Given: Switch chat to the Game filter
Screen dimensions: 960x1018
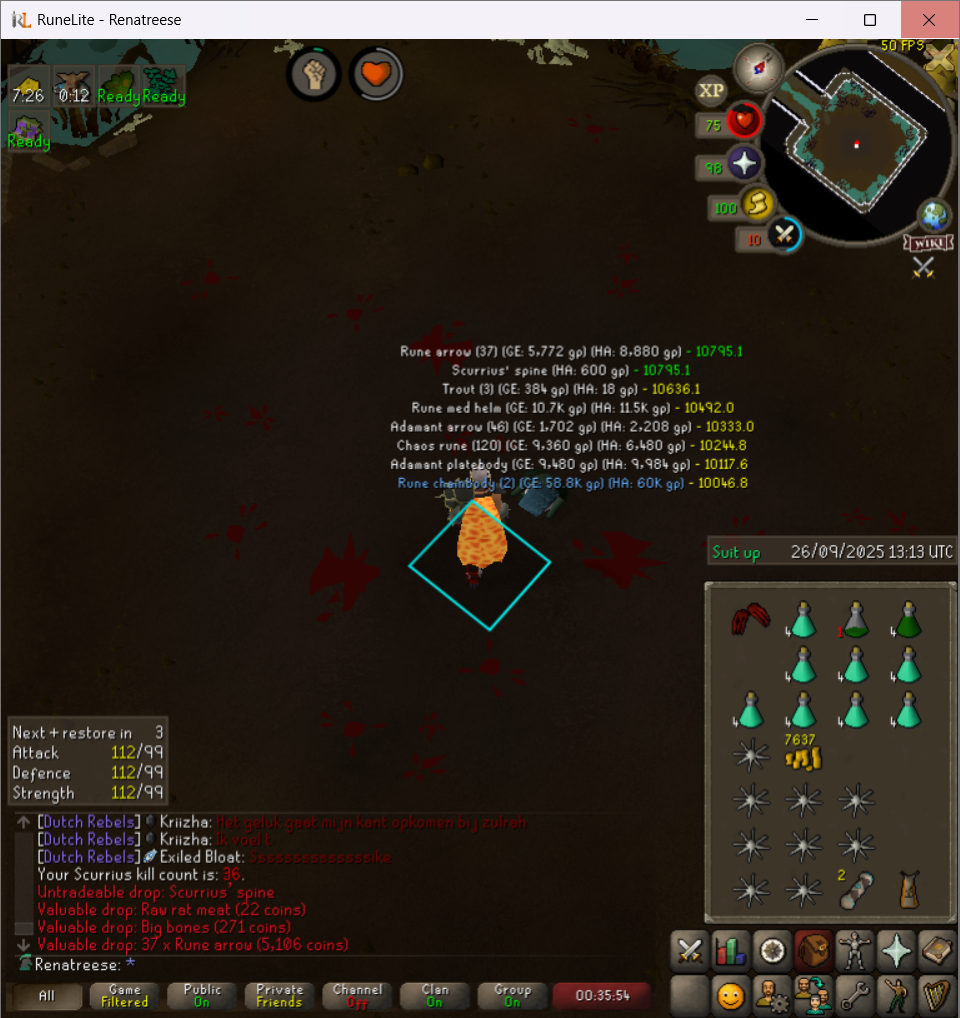Looking at the screenshot, I should coord(125,995).
